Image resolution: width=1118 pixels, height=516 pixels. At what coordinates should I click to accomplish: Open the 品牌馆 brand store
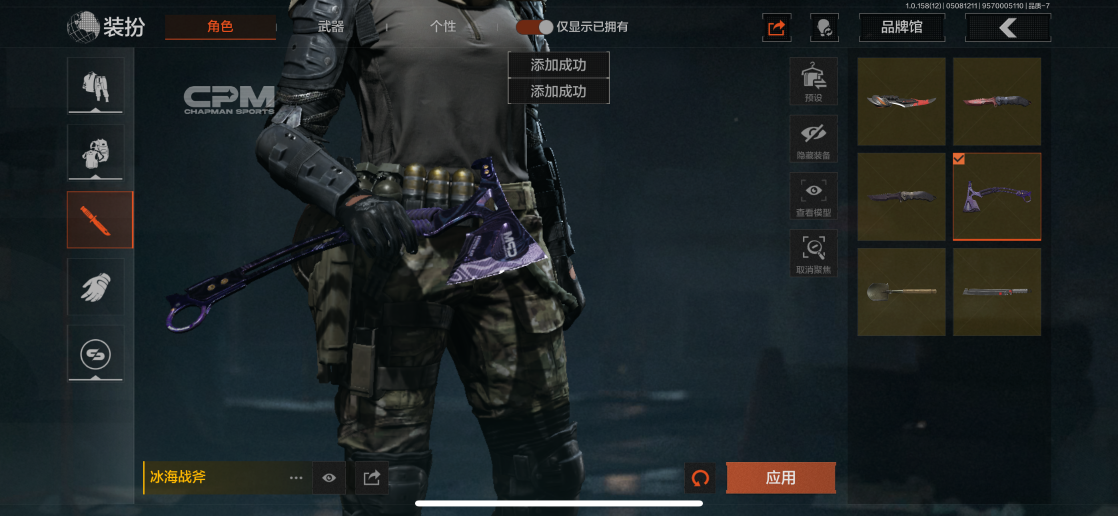click(x=902, y=27)
